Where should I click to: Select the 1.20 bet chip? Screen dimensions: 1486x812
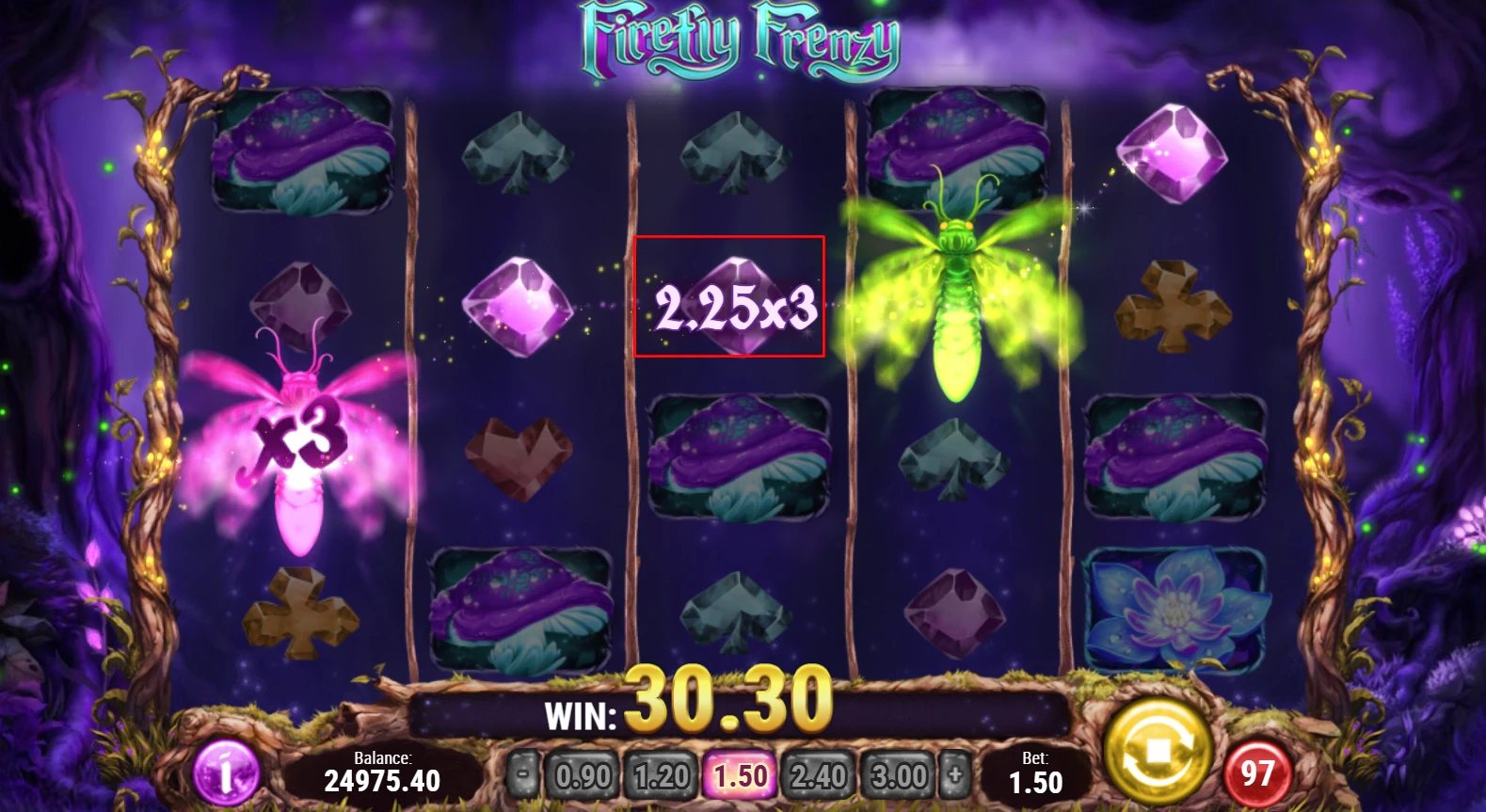coord(661,773)
